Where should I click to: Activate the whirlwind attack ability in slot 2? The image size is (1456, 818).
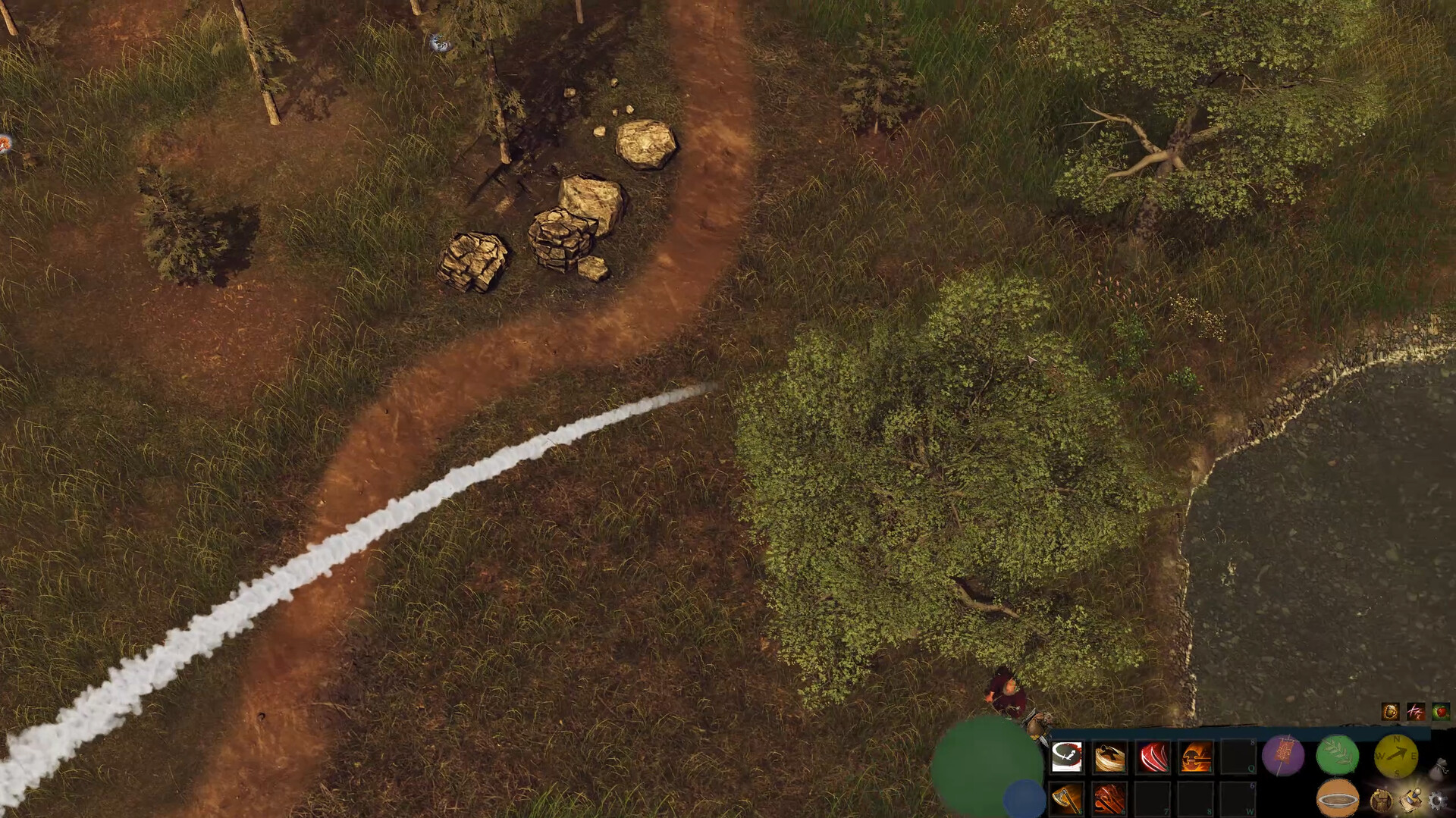1109,756
